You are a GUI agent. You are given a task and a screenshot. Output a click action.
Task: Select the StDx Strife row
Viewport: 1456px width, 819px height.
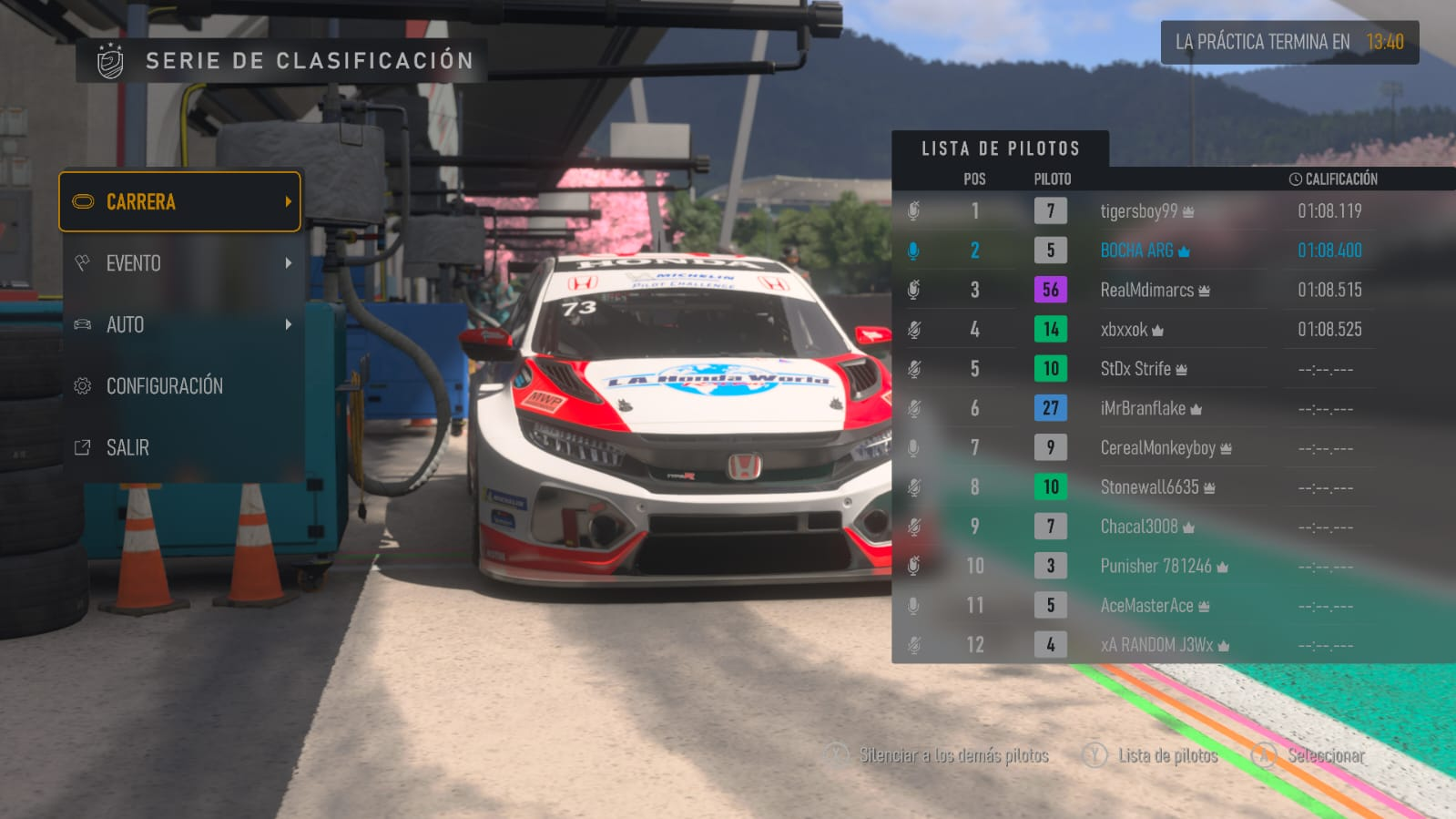point(1135,369)
